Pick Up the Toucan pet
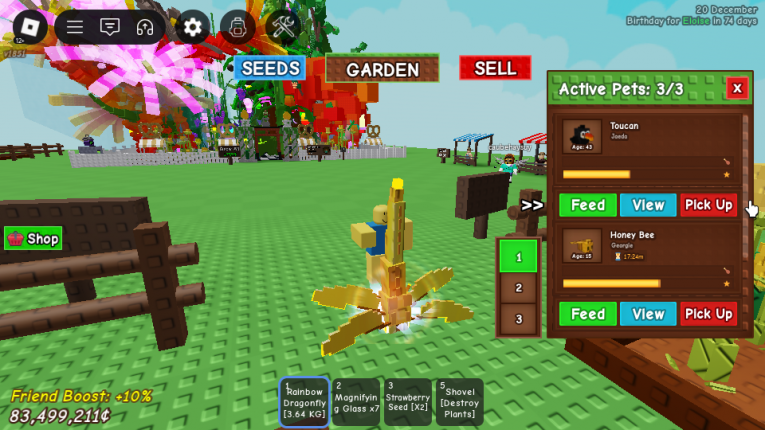Screen dimensions: 765x430 tap(709, 205)
